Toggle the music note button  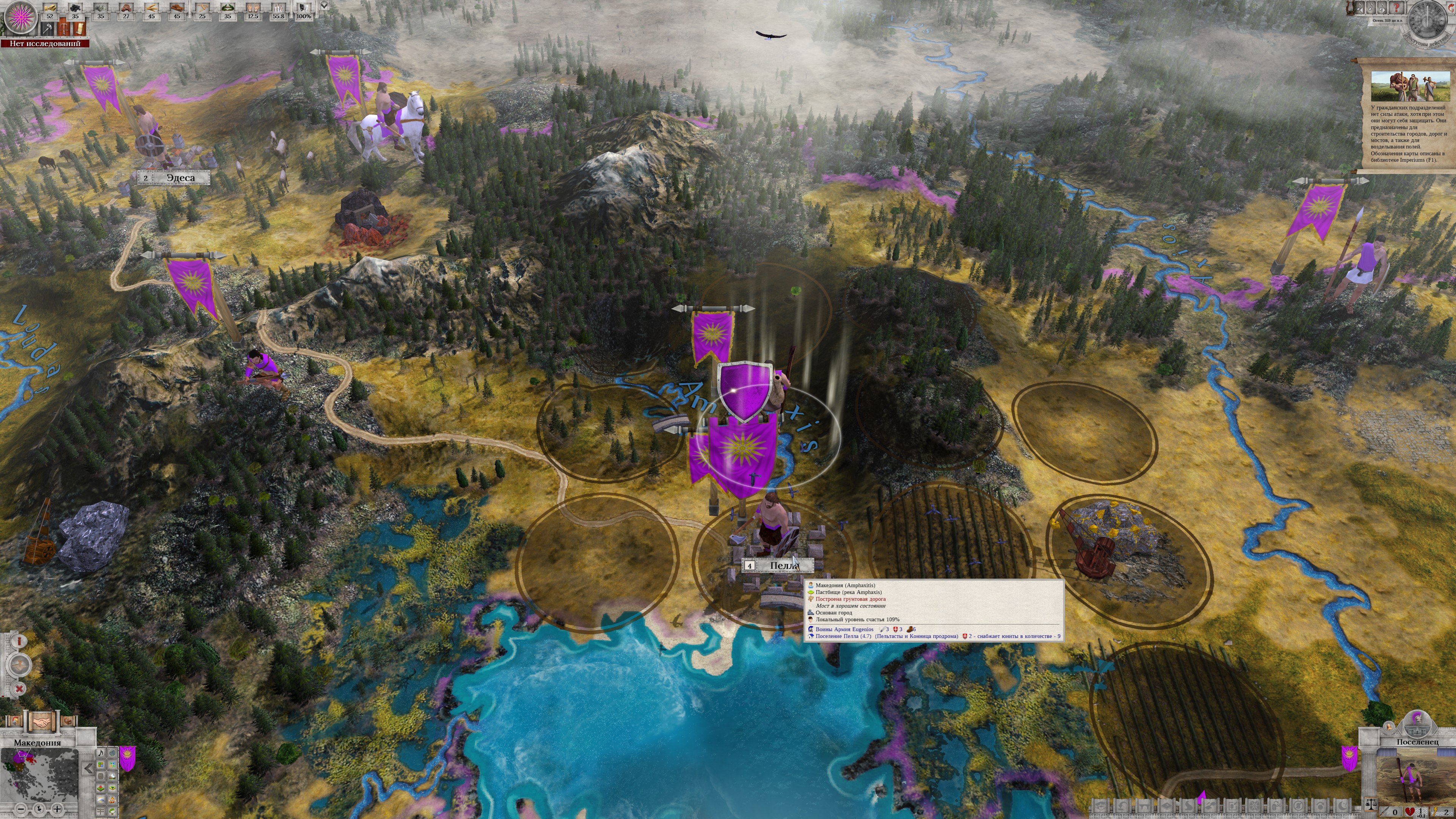[100, 752]
